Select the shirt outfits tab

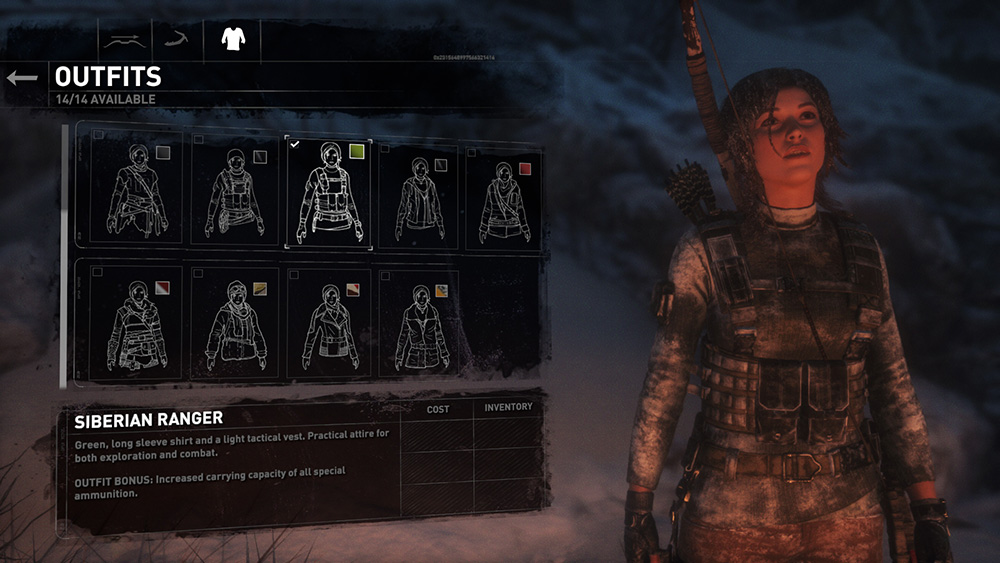[232, 40]
